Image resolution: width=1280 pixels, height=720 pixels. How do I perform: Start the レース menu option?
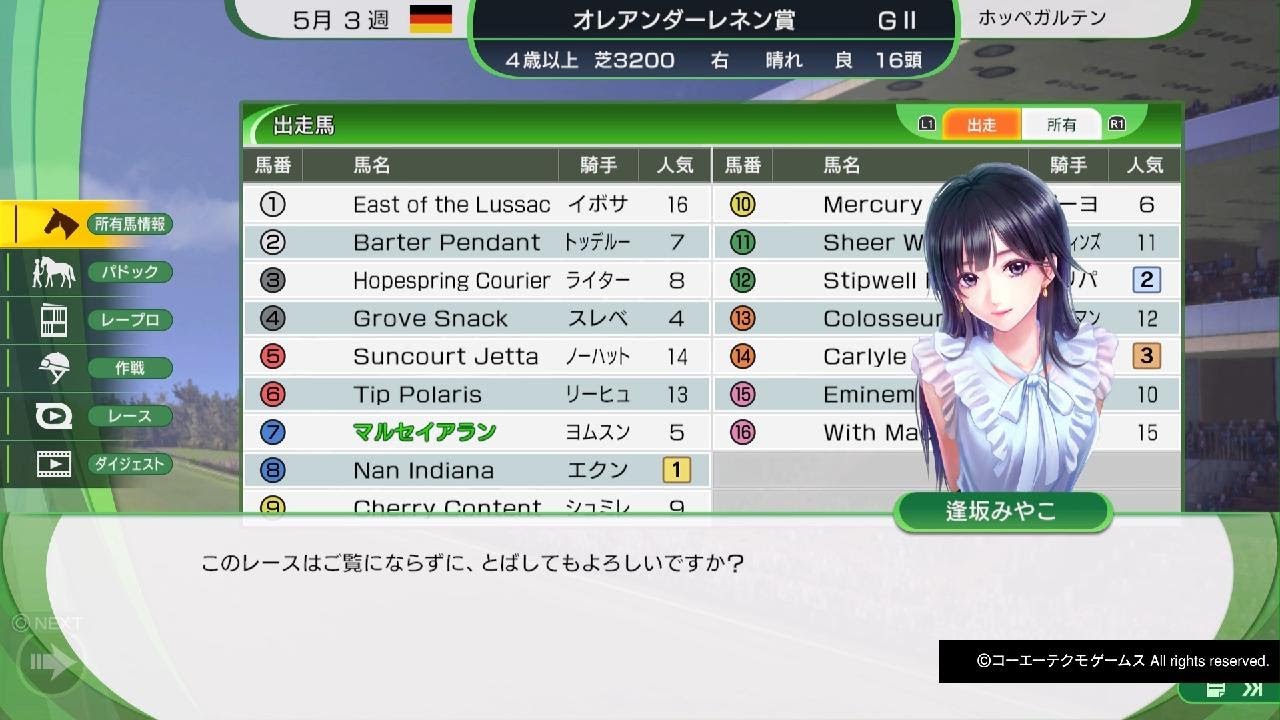tap(88, 416)
